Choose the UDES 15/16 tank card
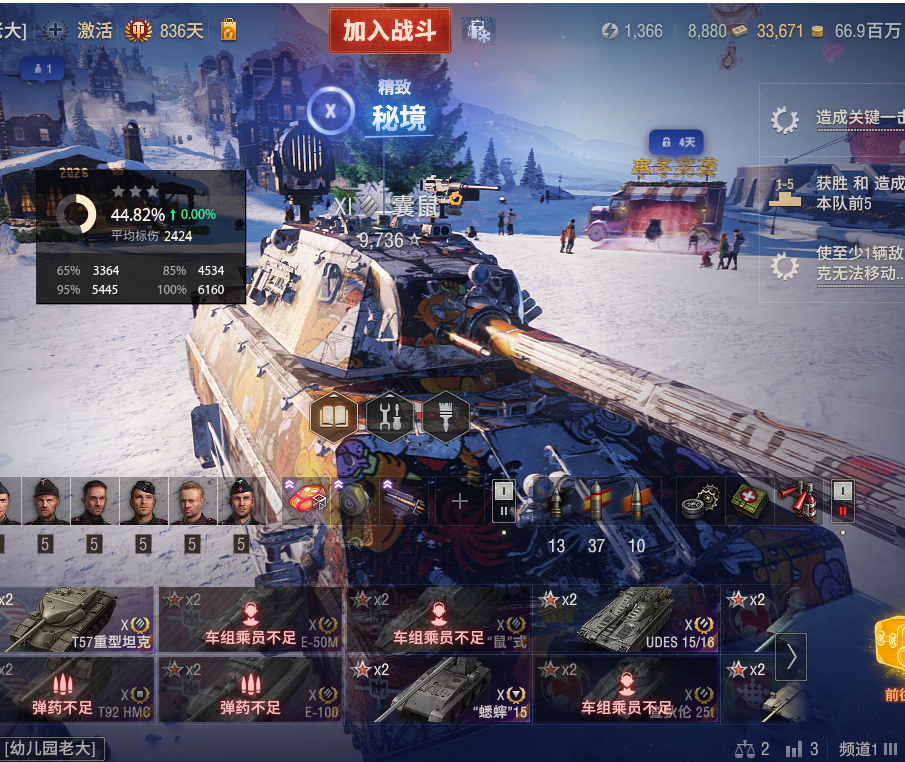This screenshot has width=905, height=762. tap(625, 619)
